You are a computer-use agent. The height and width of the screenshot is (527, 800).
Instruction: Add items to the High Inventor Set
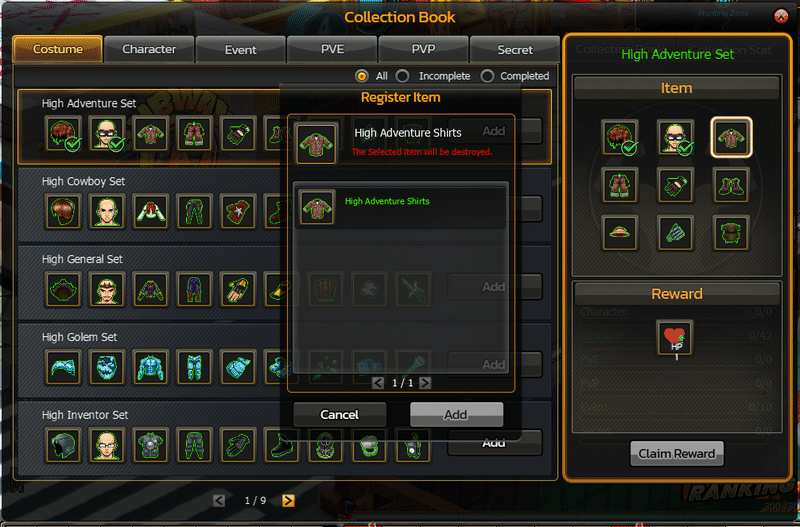[x=494, y=443]
